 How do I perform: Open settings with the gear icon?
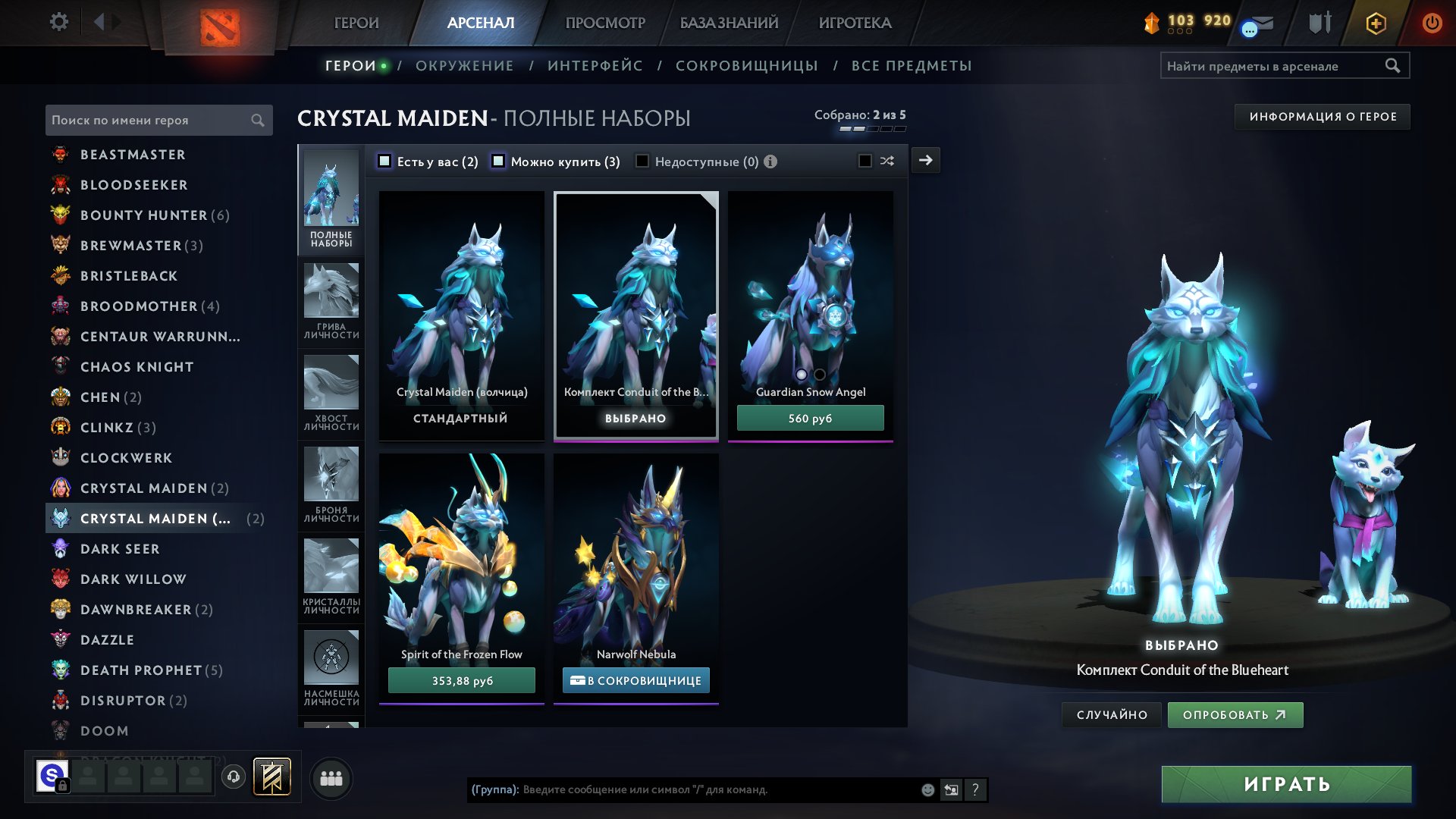[58, 22]
